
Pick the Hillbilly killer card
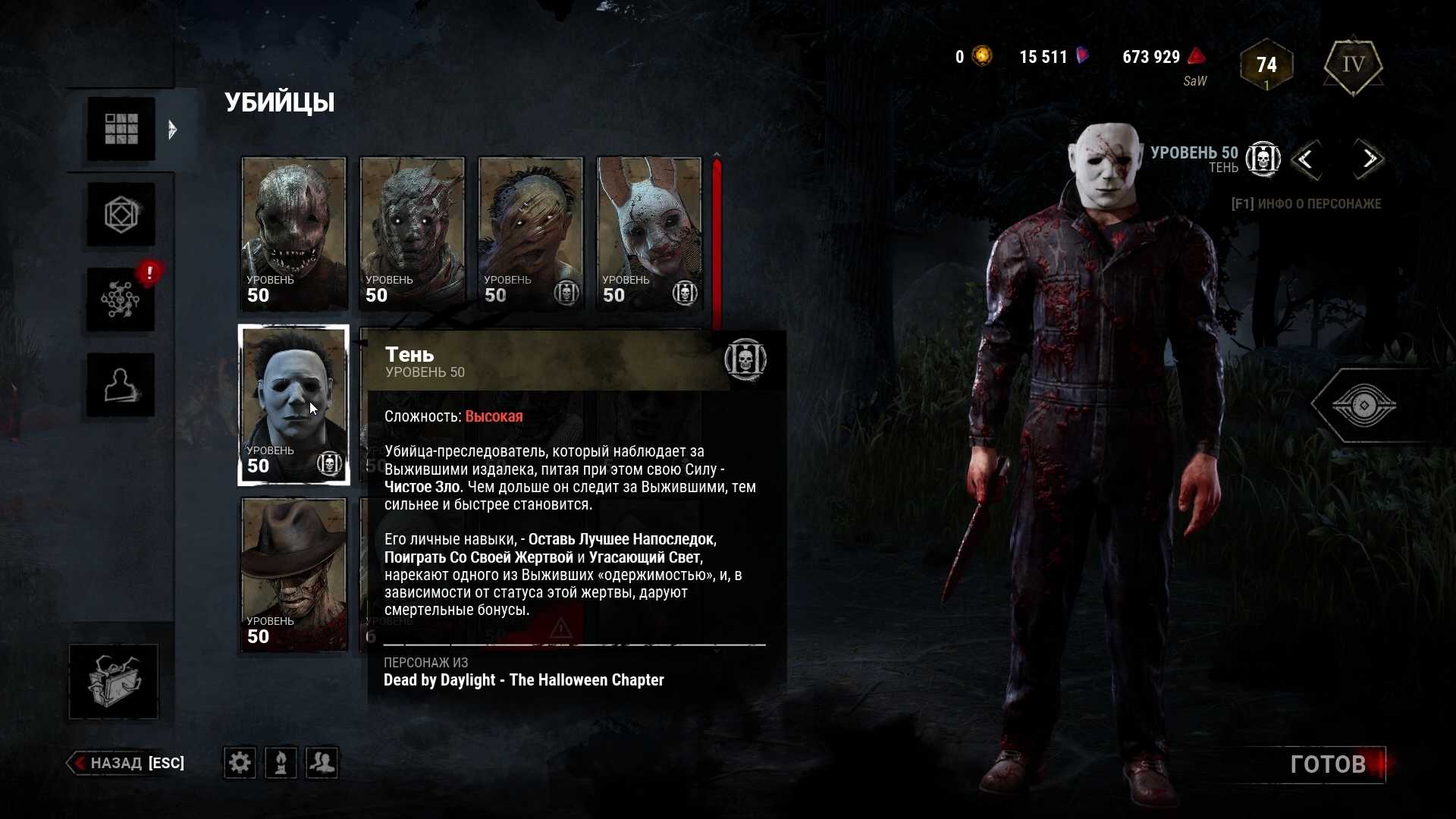point(530,233)
